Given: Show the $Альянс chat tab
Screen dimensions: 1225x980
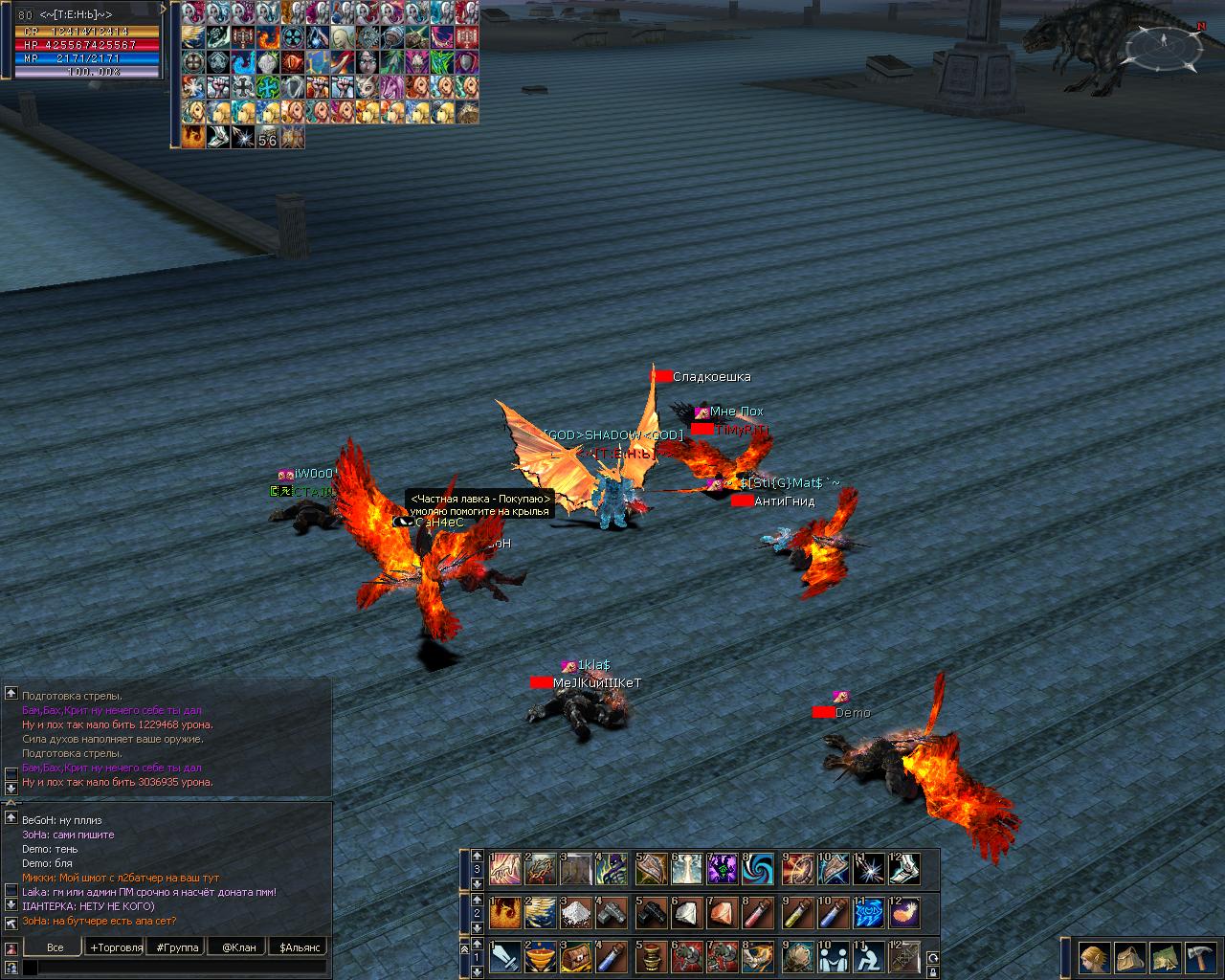Looking at the screenshot, I should tap(299, 947).
